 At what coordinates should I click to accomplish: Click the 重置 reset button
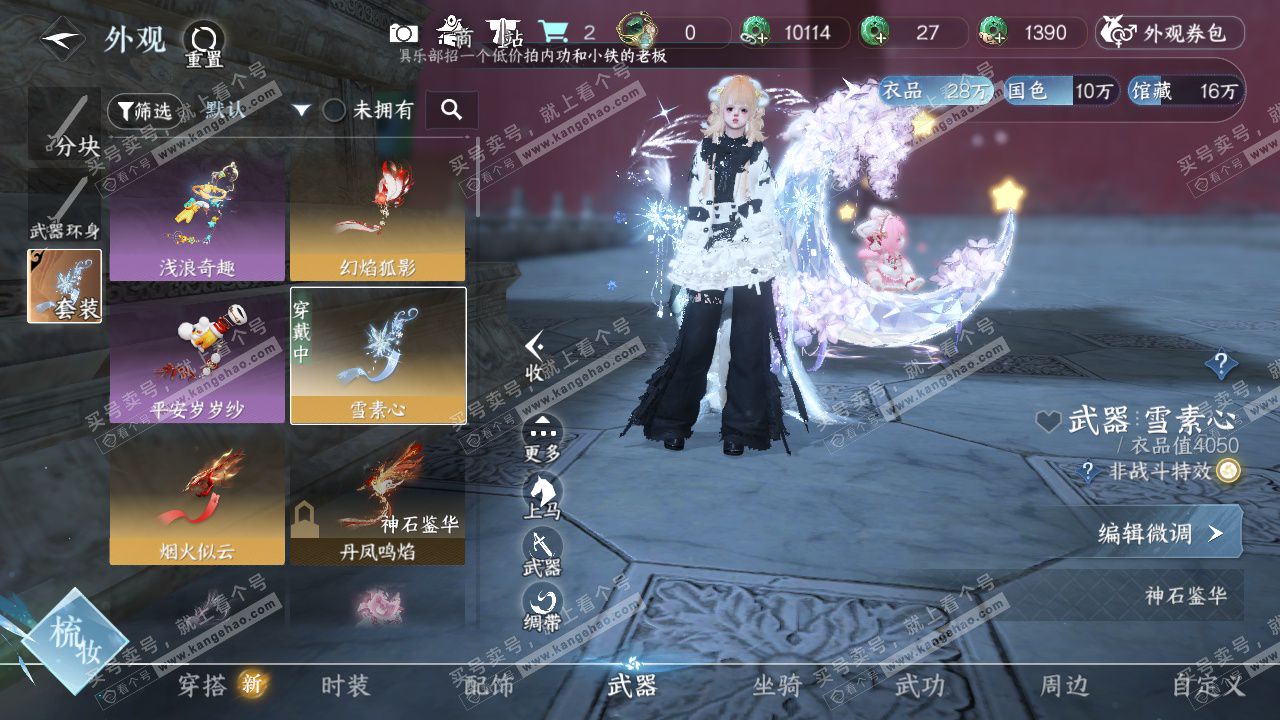click(203, 44)
